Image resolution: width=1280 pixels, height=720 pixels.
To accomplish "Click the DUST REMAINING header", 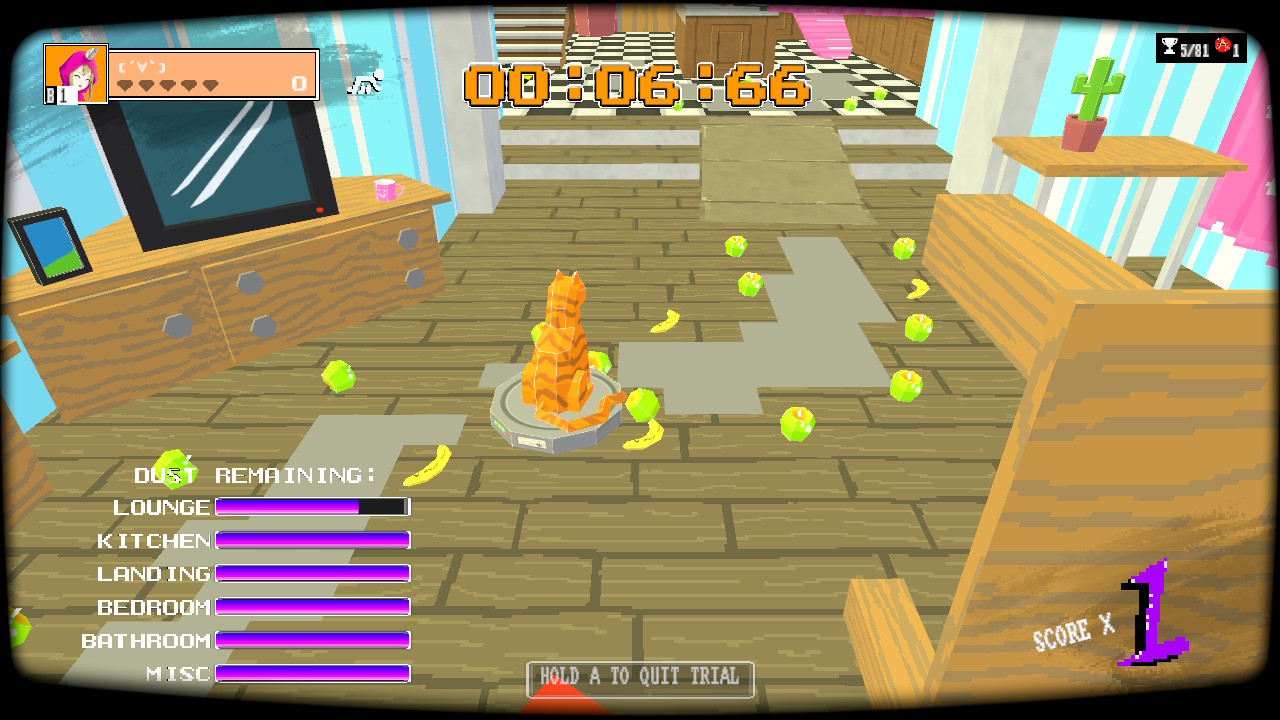I will [255, 474].
